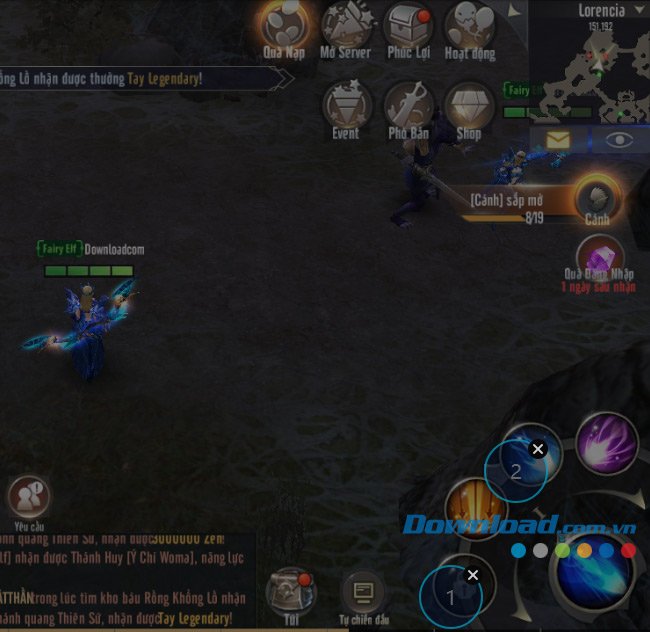Close the number 1 tutorial marker
The width and height of the screenshot is (650, 632).
tap(473, 575)
